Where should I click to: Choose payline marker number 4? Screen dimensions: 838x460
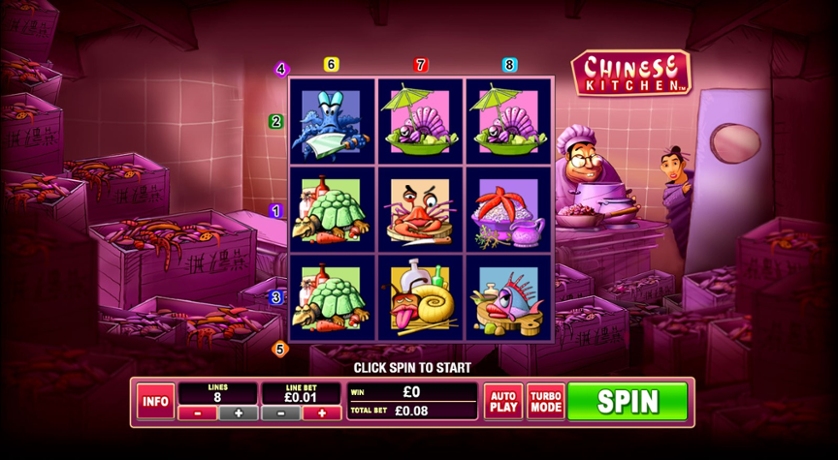281,70
